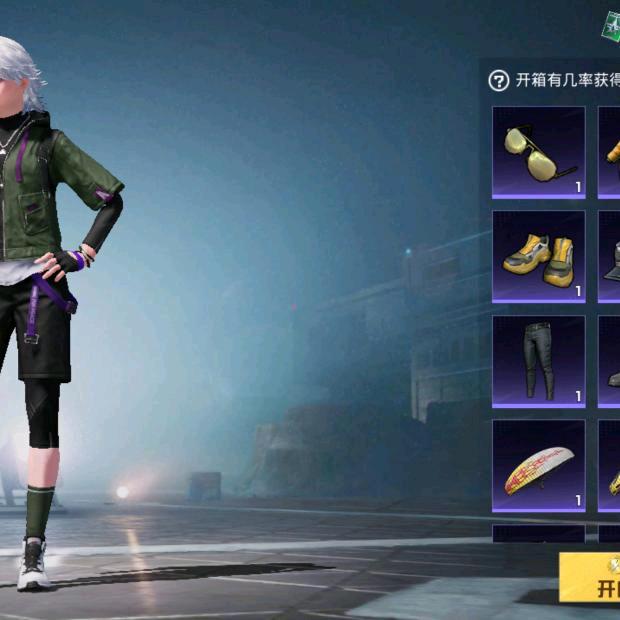Select the yellow sunglasses reward slot
The width and height of the screenshot is (620, 620).
click(538, 152)
